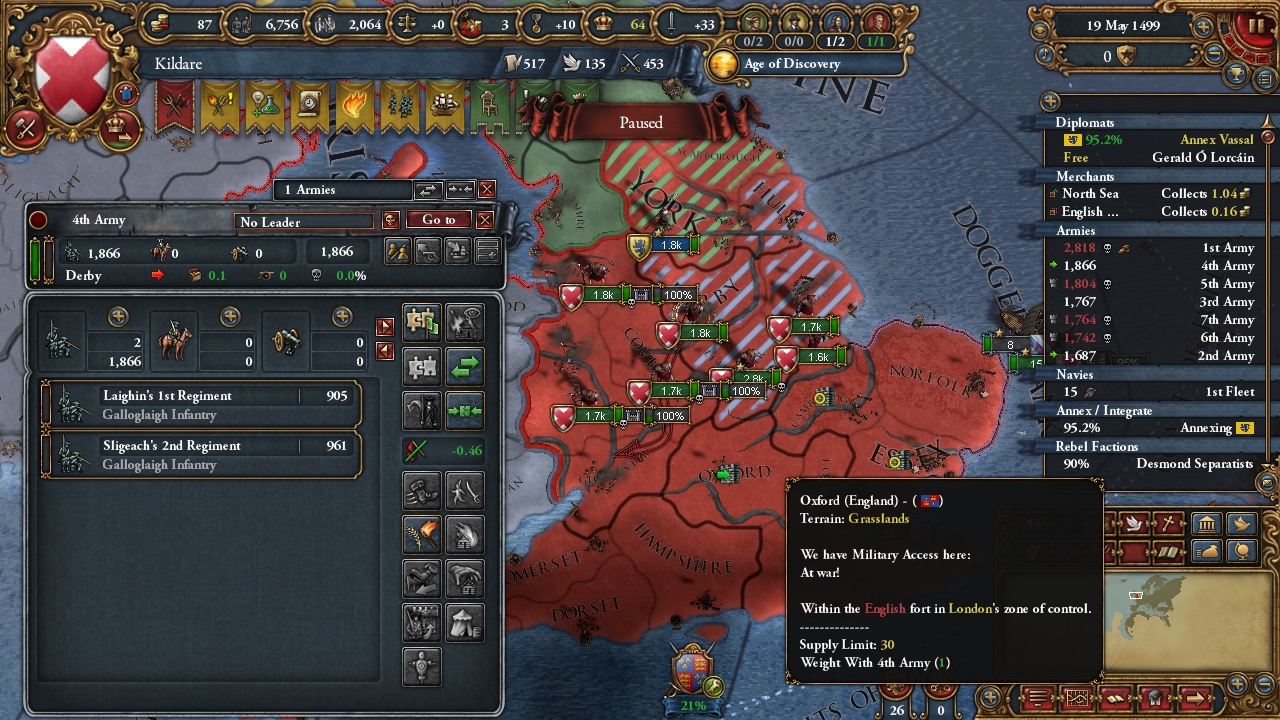
Task: Enable scorched earth torch icon
Action: 420,533
